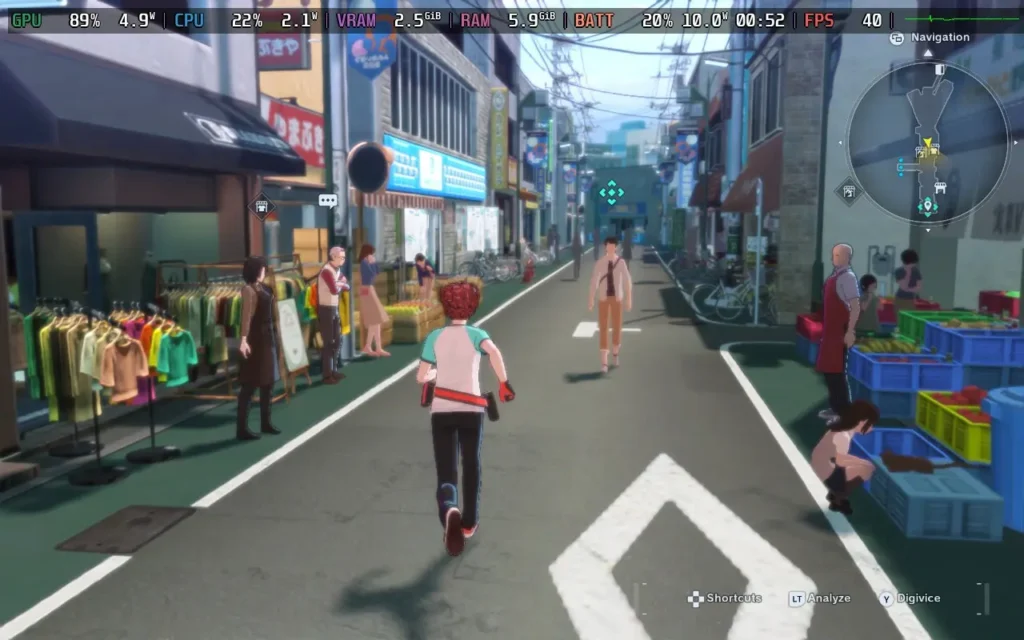The height and width of the screenshot is (640, 1024).
Task: Open the circular navigation minimap
Action: coord(927,142)
